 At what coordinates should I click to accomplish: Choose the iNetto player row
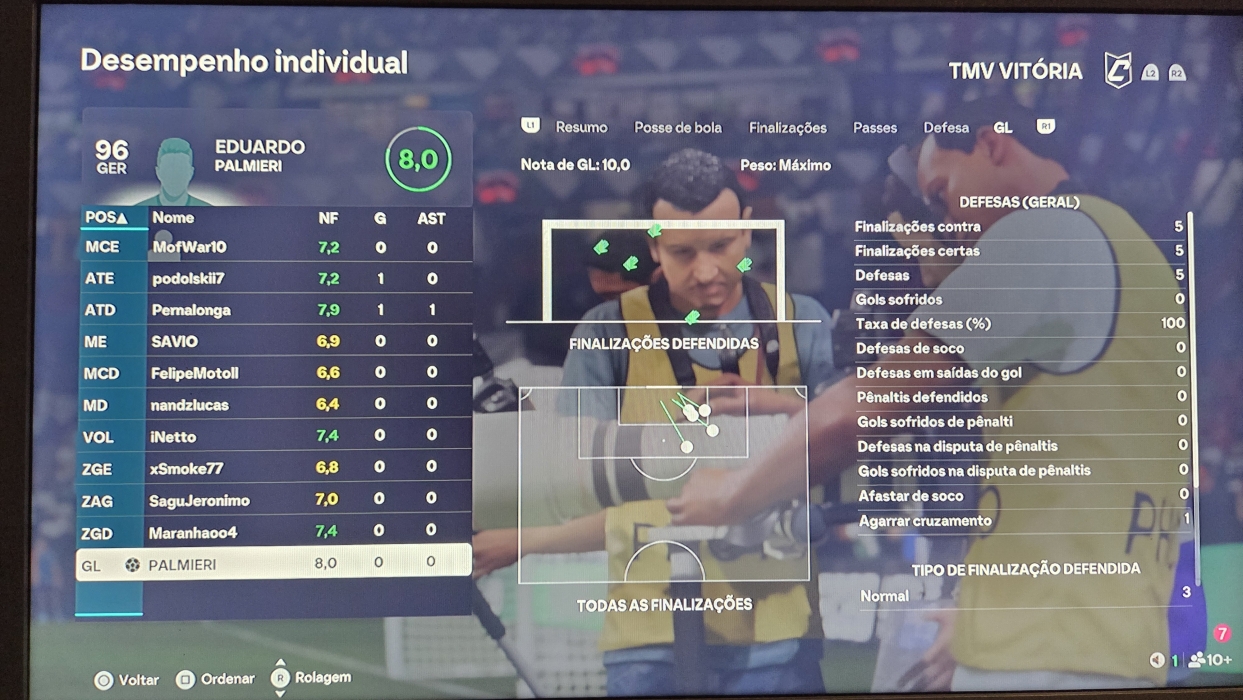(174, 436)
